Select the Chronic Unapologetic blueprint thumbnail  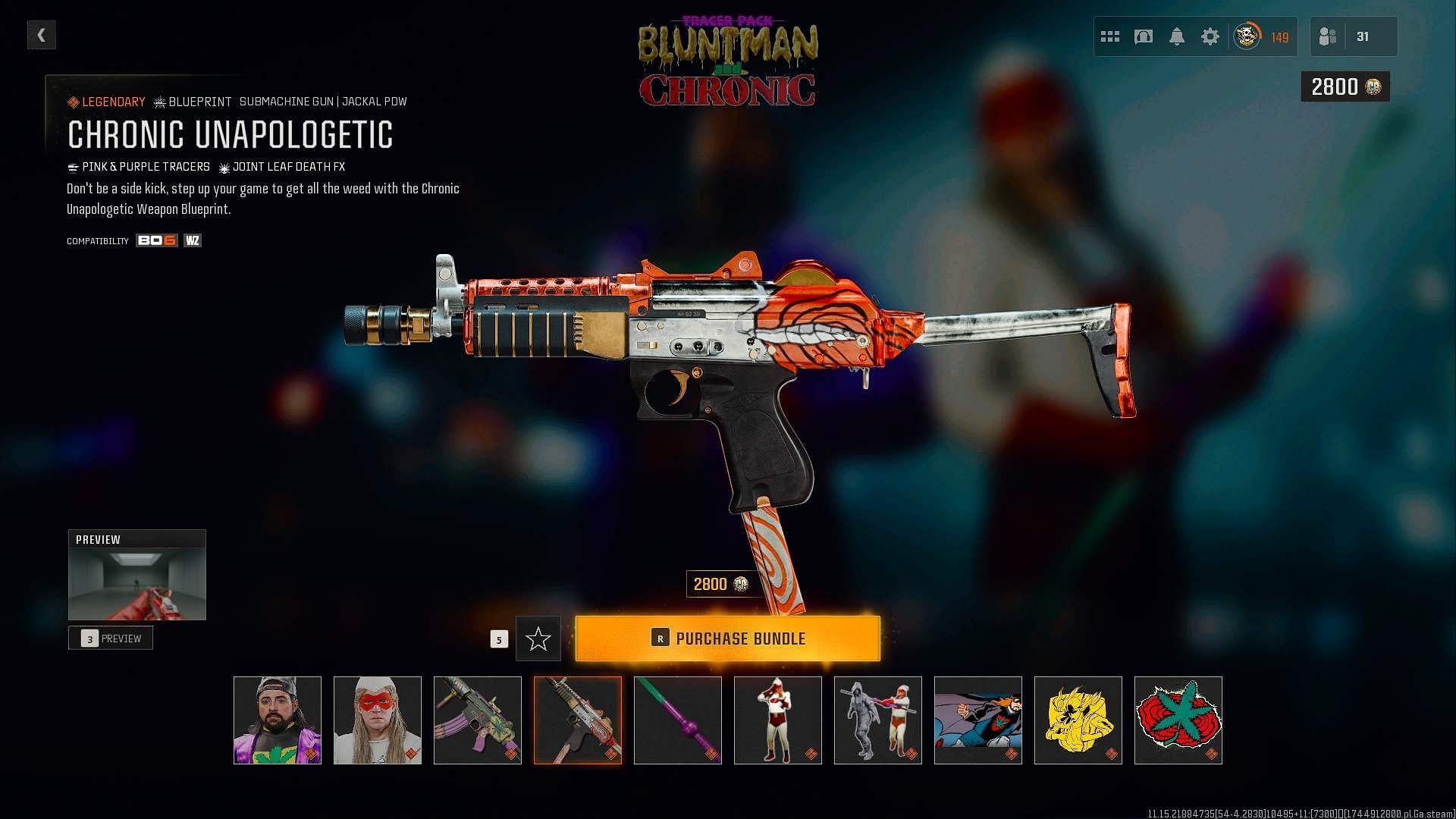tap(578, 720)
